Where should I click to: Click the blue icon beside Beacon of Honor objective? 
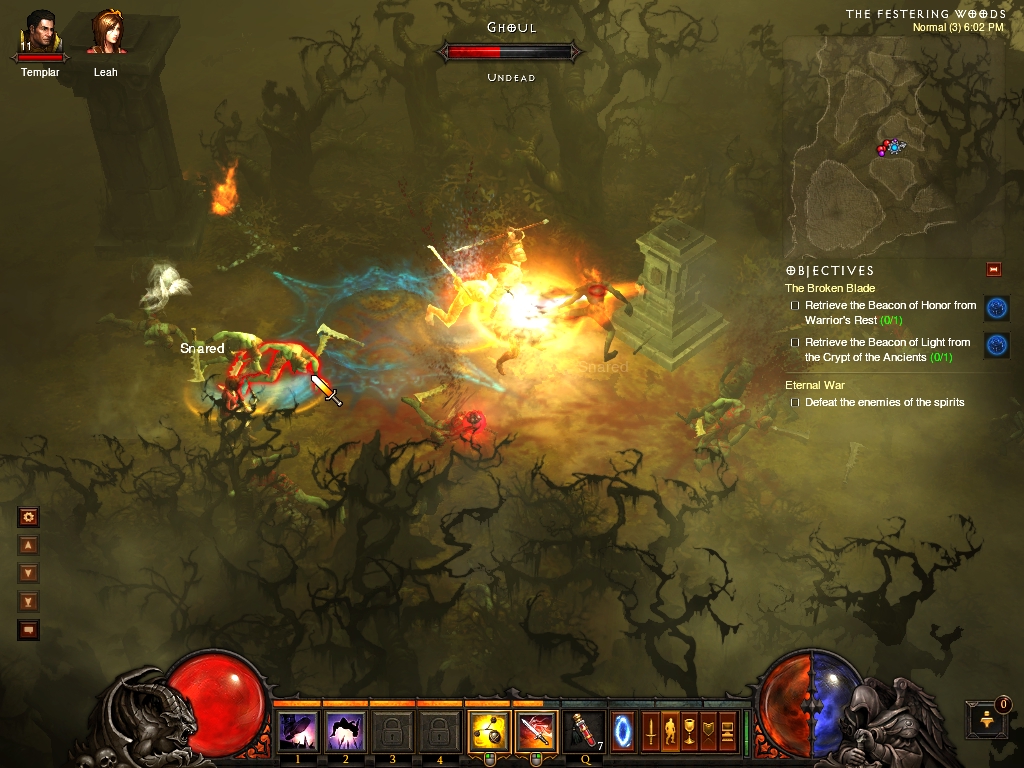[996, 308]
